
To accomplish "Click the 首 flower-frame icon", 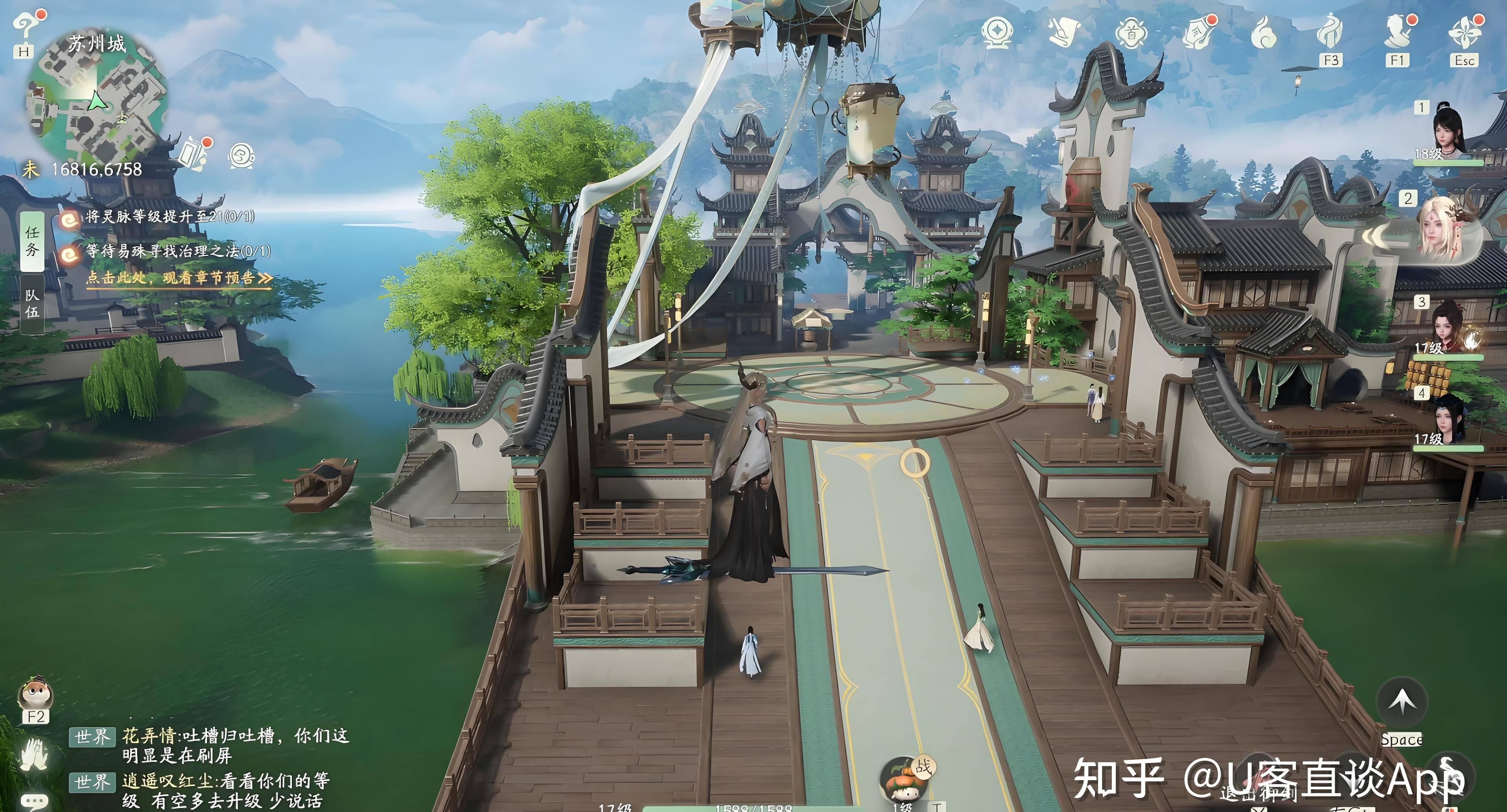I will pyautogui.click(x=1131, y=33).
